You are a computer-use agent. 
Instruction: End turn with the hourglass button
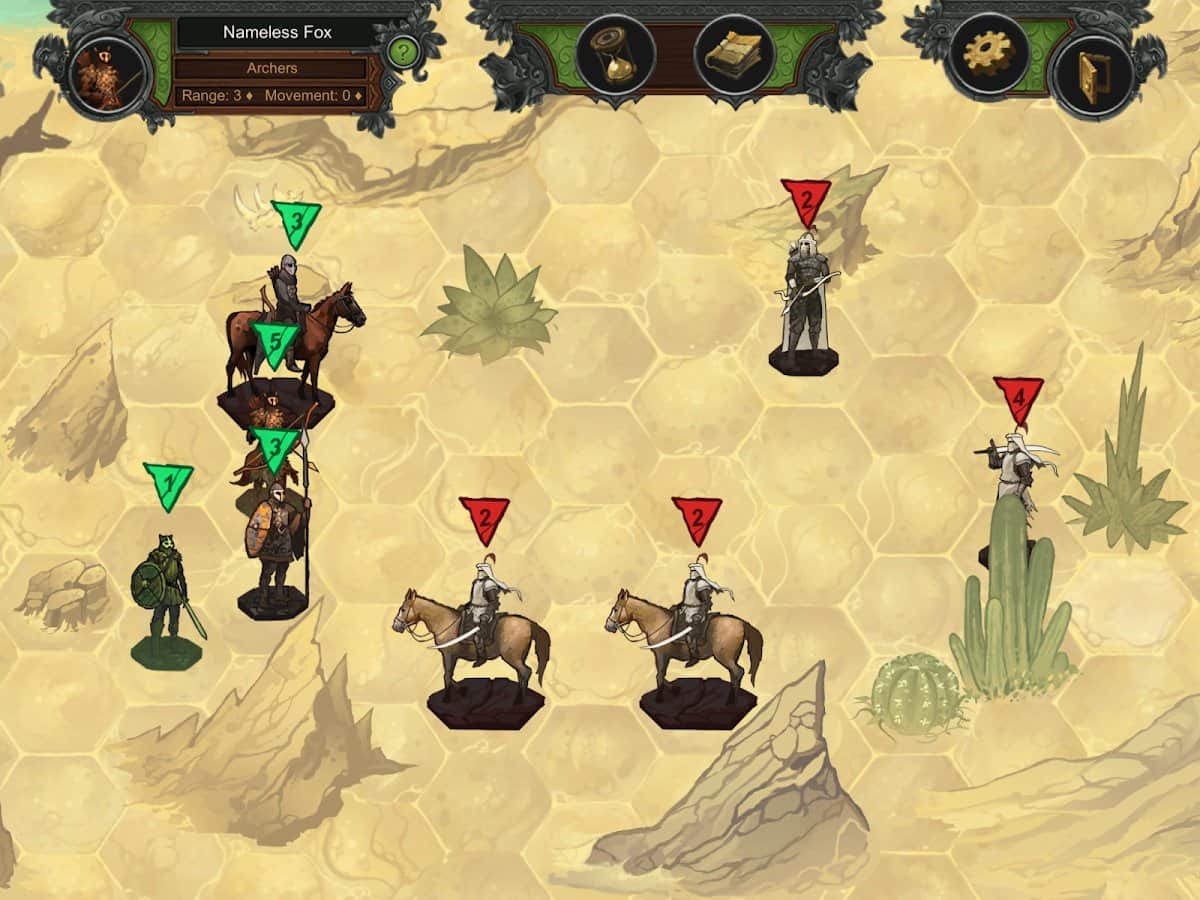click(x=615, y=55)
